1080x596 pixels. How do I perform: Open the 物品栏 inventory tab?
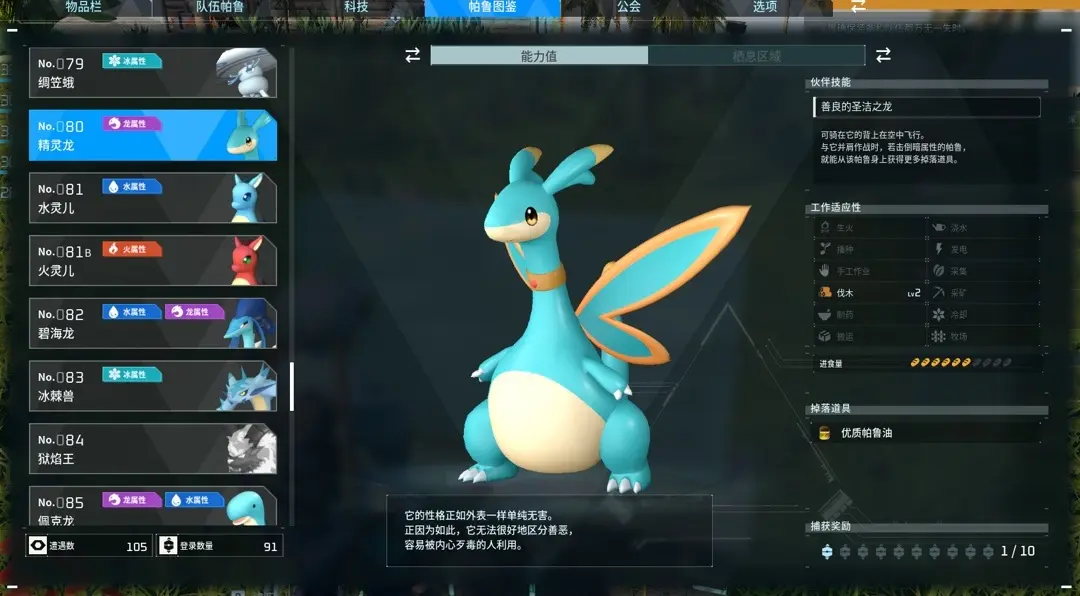pyautogui.click(x=84, y=7)
